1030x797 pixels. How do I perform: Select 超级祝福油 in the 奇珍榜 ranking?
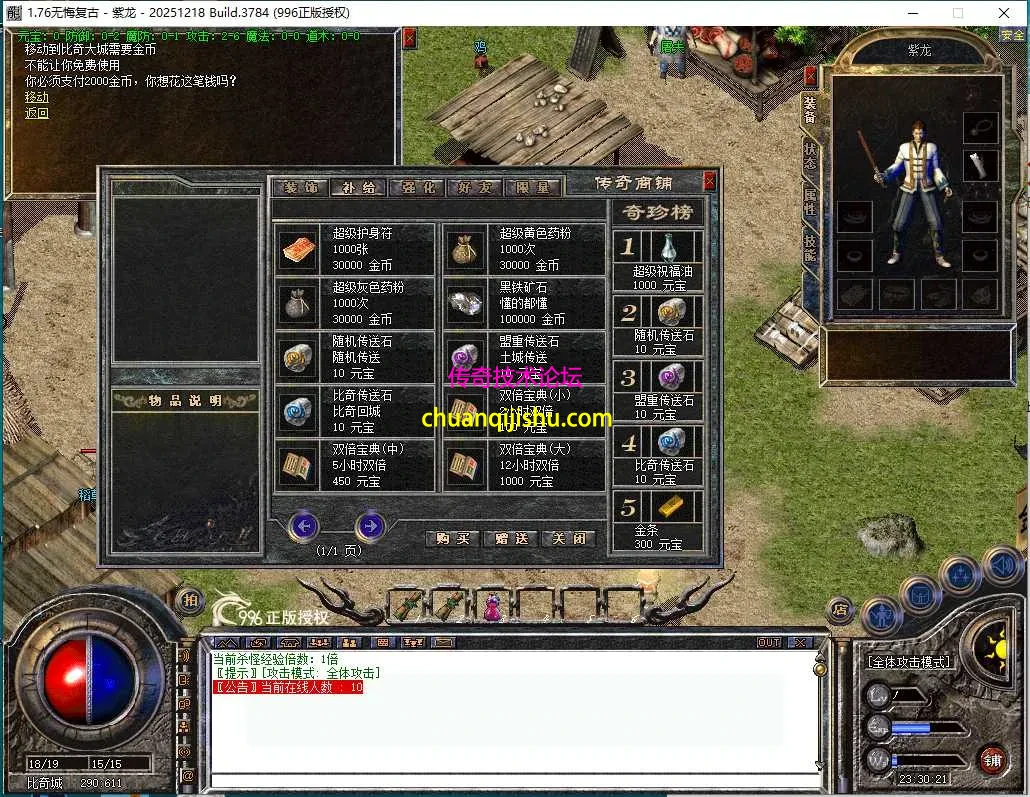coord(658,261)
